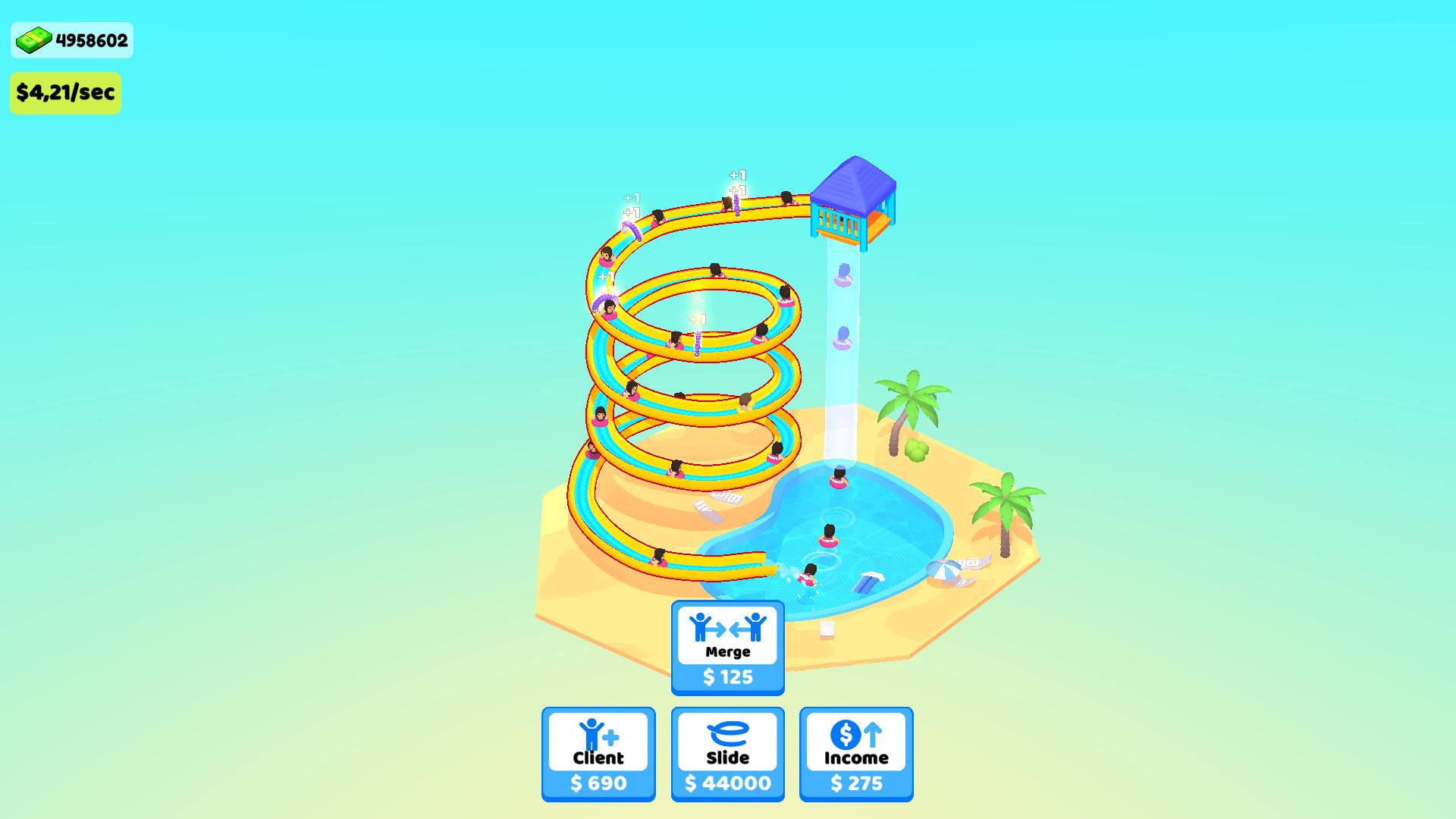Click the money counter showing 4958602
This screenshot has height=819, width=1456.
pyautogui.click(x=87, y=40)
